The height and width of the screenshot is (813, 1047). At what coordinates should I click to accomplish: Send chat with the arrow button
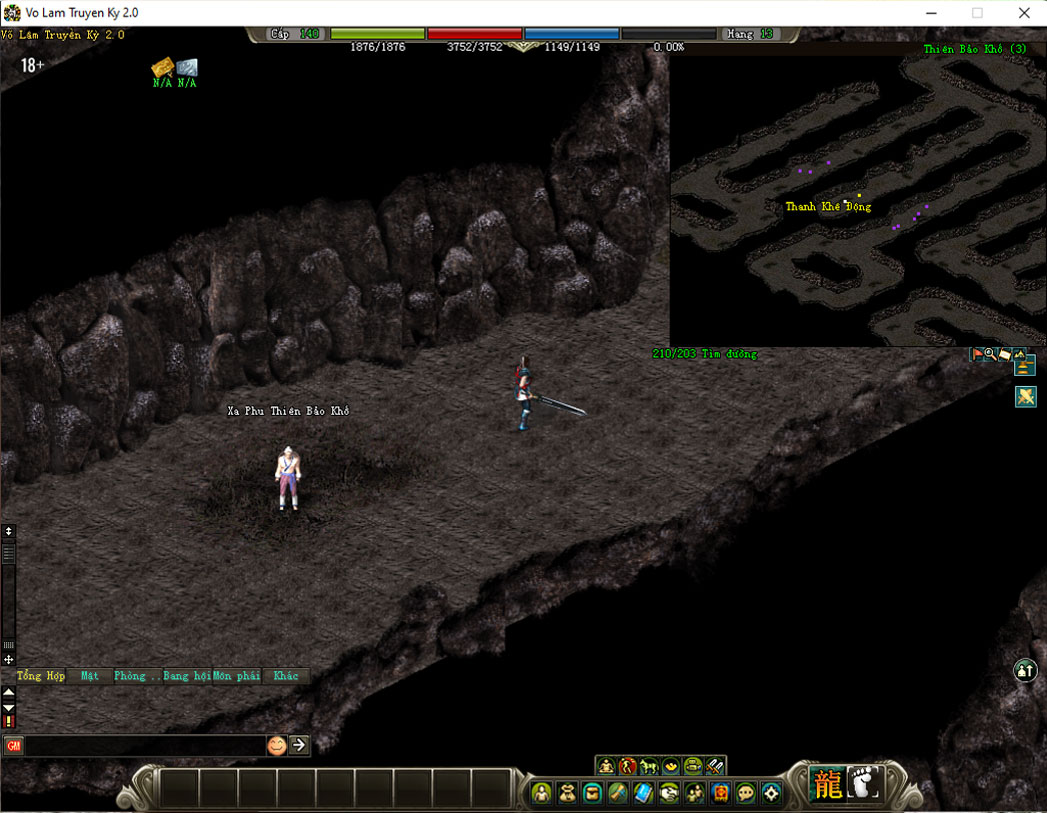coord(299,745)
